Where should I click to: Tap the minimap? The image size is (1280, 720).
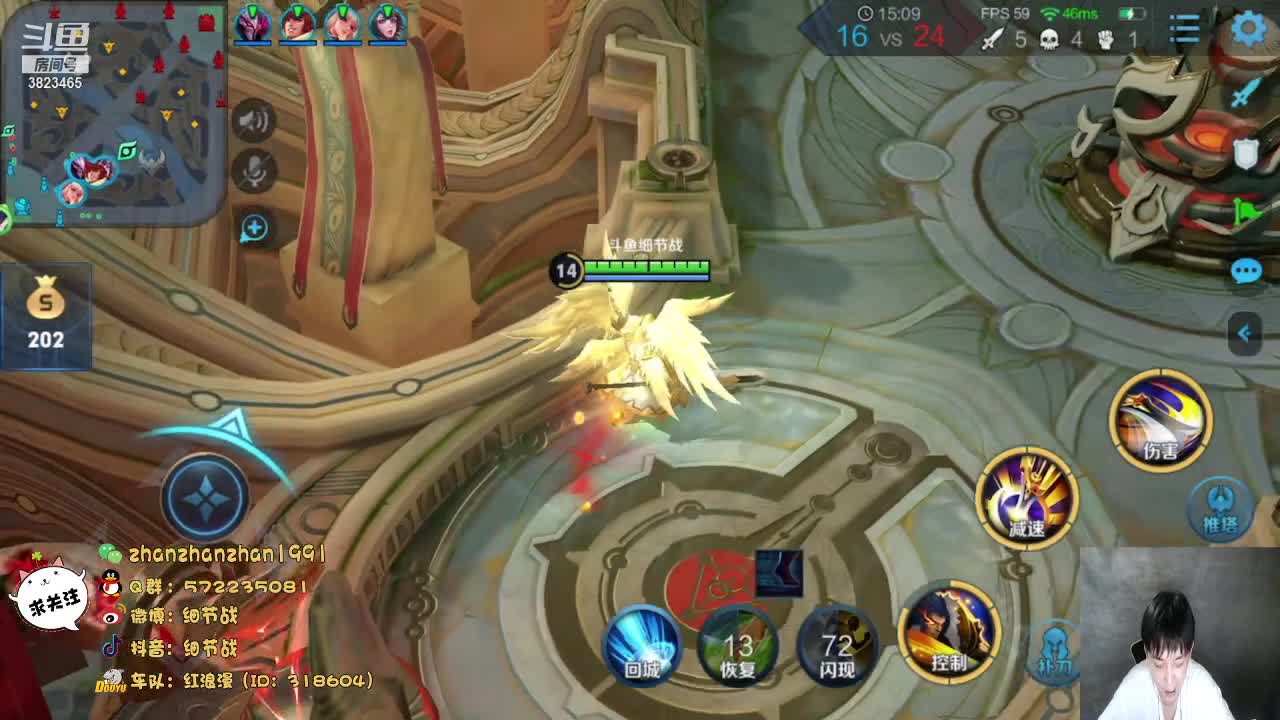point(113,113)
